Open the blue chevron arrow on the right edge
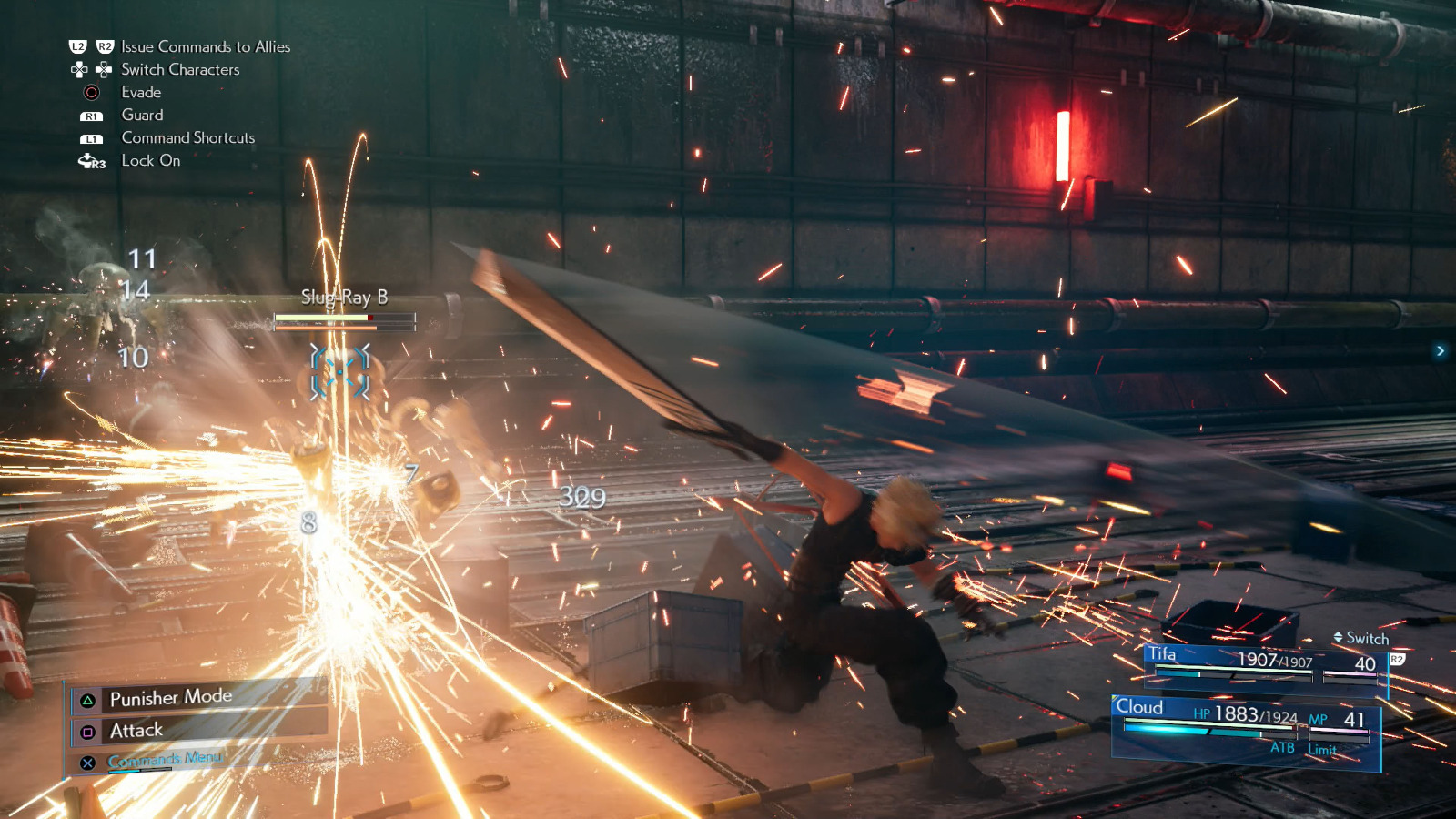Viewport: 1456px width, 819px height. [x=1441, y=349]
